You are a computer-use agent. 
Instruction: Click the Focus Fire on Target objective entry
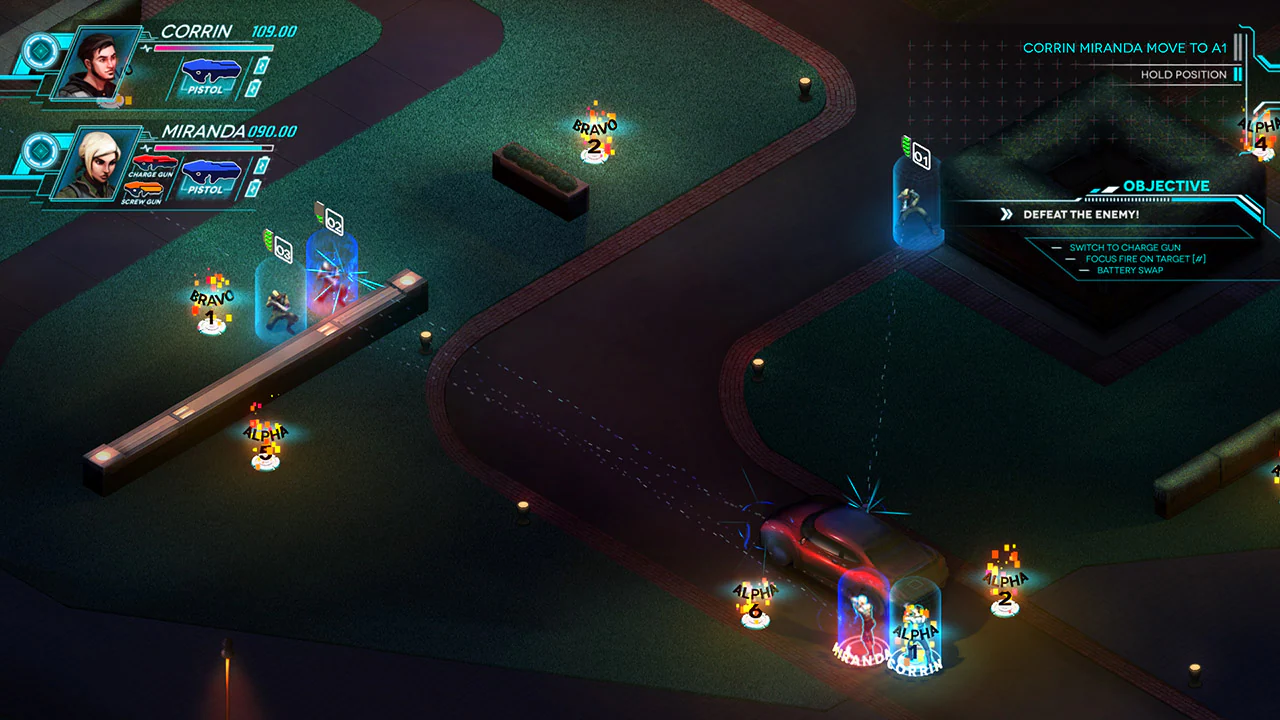click(1147, 257)
